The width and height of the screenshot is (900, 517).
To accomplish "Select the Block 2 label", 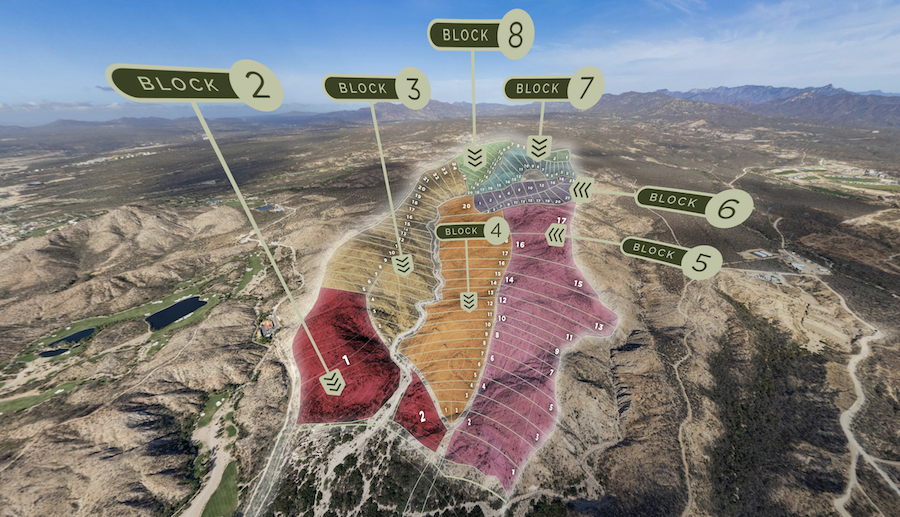I will point(193,84).
